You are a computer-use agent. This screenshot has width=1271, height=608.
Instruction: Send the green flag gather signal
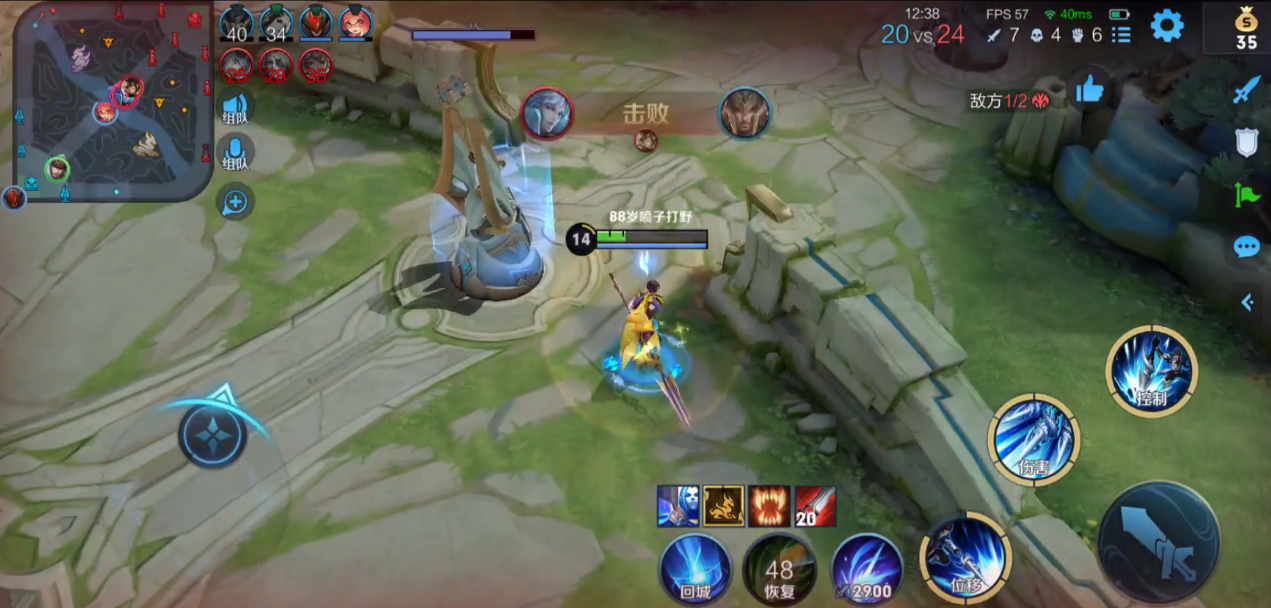coord(1246,194)
